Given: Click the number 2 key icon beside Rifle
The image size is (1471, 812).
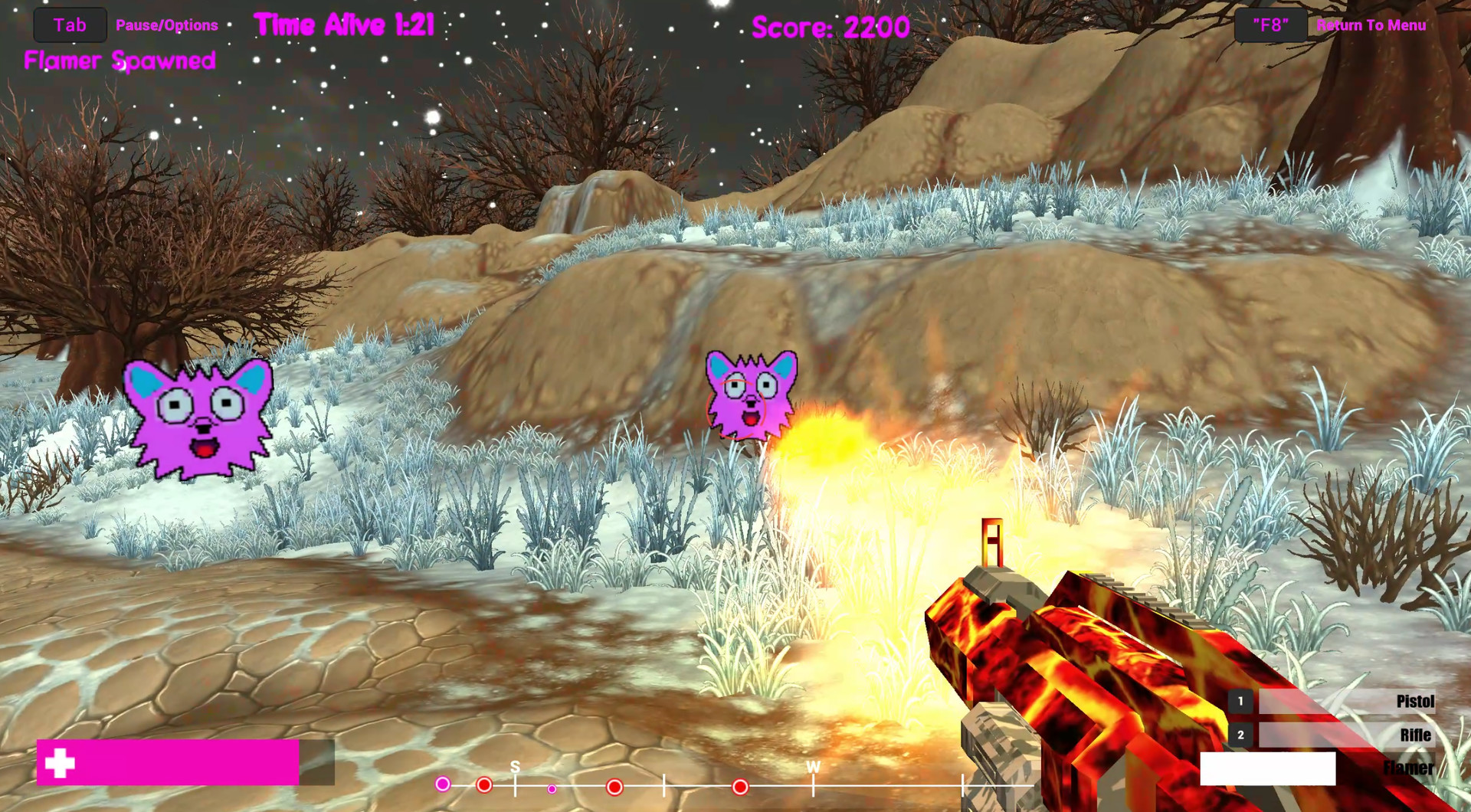Looking at the screenshot, I should [1243, 735].
